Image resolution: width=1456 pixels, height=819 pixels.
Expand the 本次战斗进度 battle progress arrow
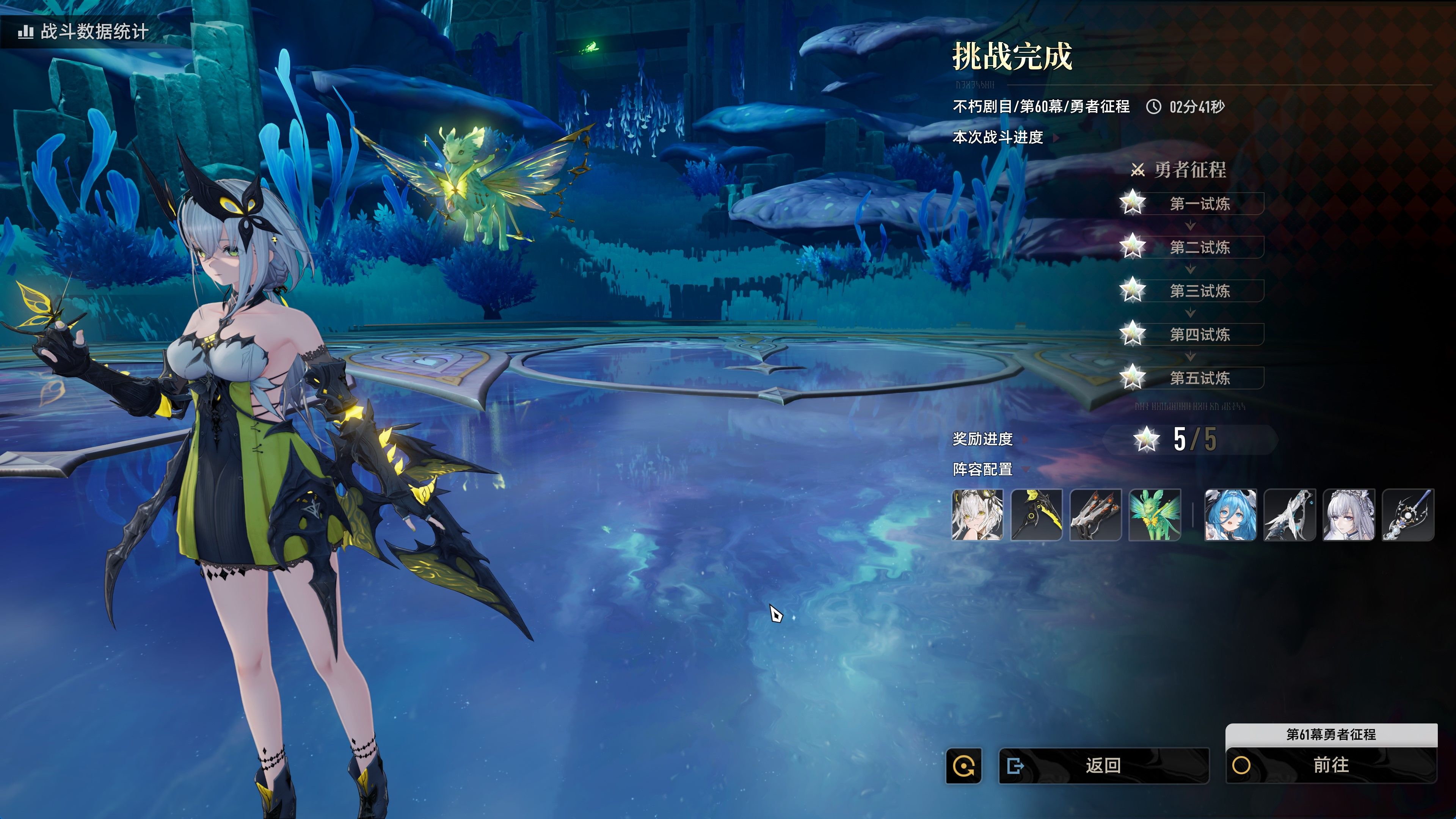pyautogui.click(x=1055, y=137)
